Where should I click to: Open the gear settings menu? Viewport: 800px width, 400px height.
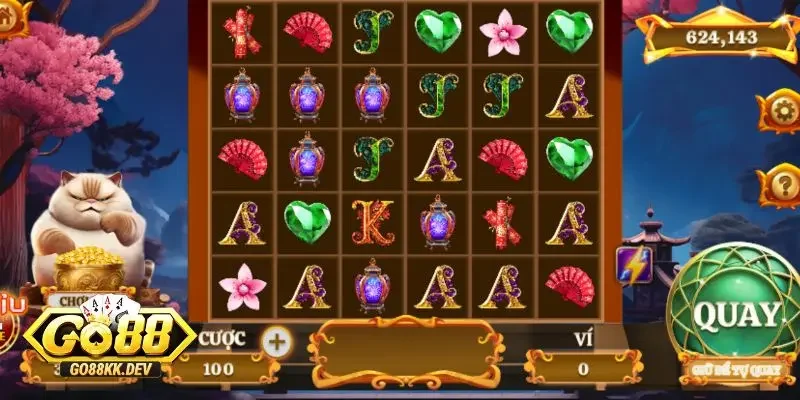(x=778, y=110)
